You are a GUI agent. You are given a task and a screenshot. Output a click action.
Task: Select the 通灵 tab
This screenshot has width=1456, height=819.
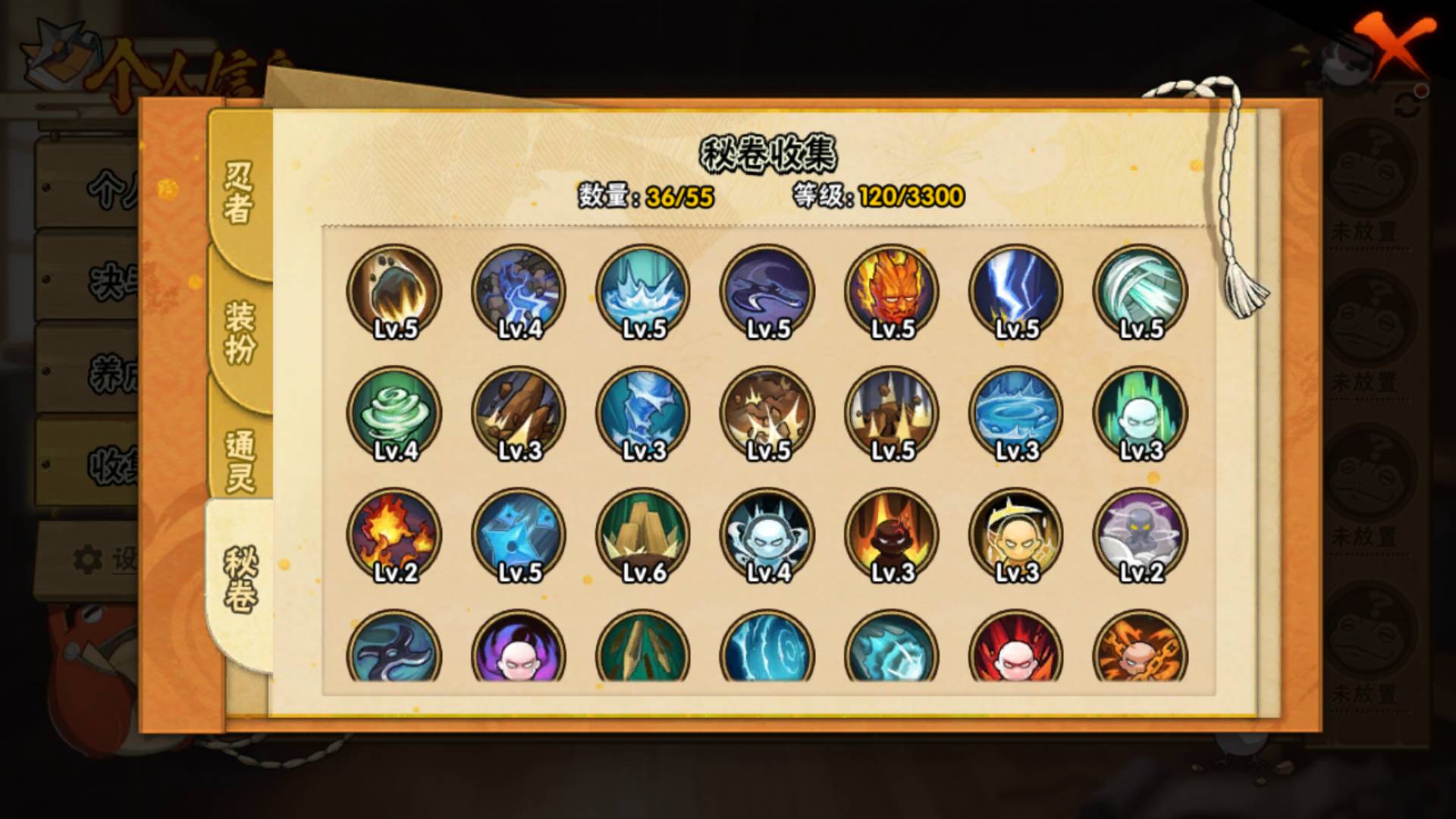(x=238, y=460)
